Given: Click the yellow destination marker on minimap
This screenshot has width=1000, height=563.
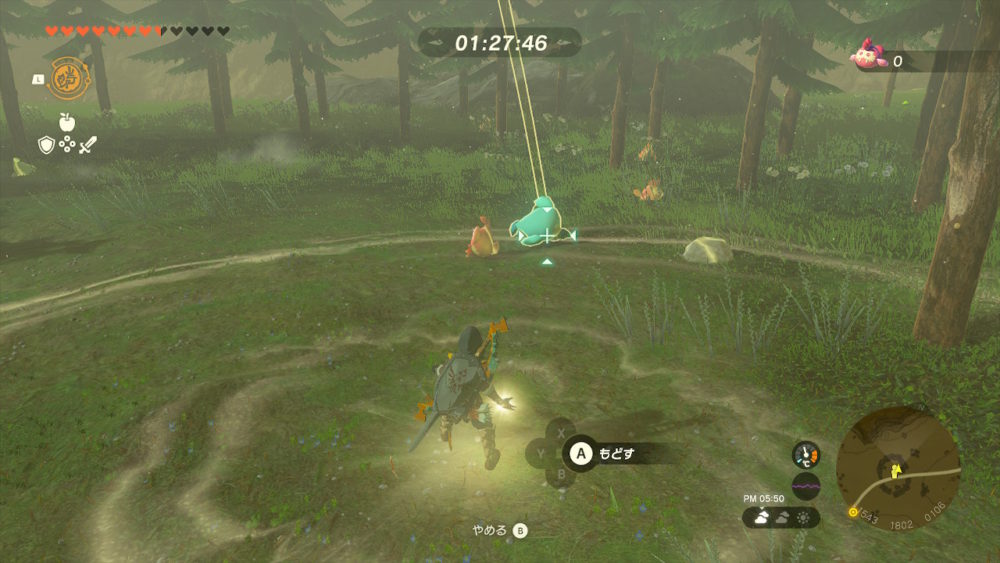Looking at the screenshot, I should [x=853, y=513].
